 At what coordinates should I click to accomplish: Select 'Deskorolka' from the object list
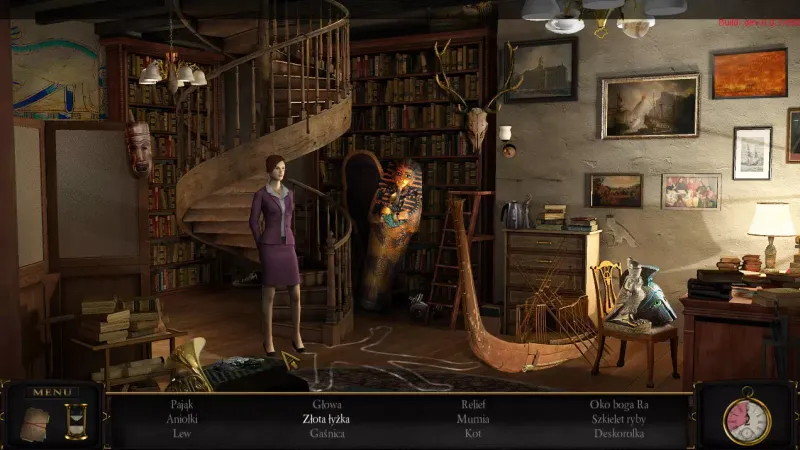coord(619,433)
